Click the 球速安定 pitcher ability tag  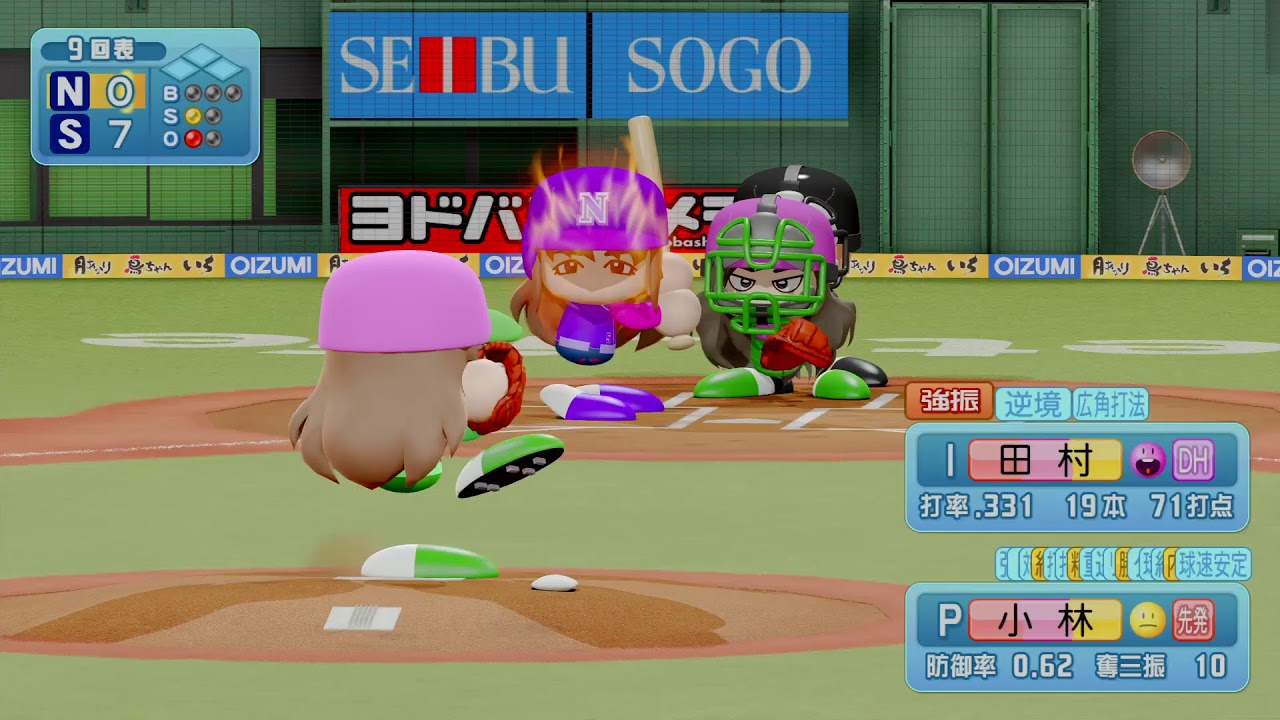pos(1214,564)
